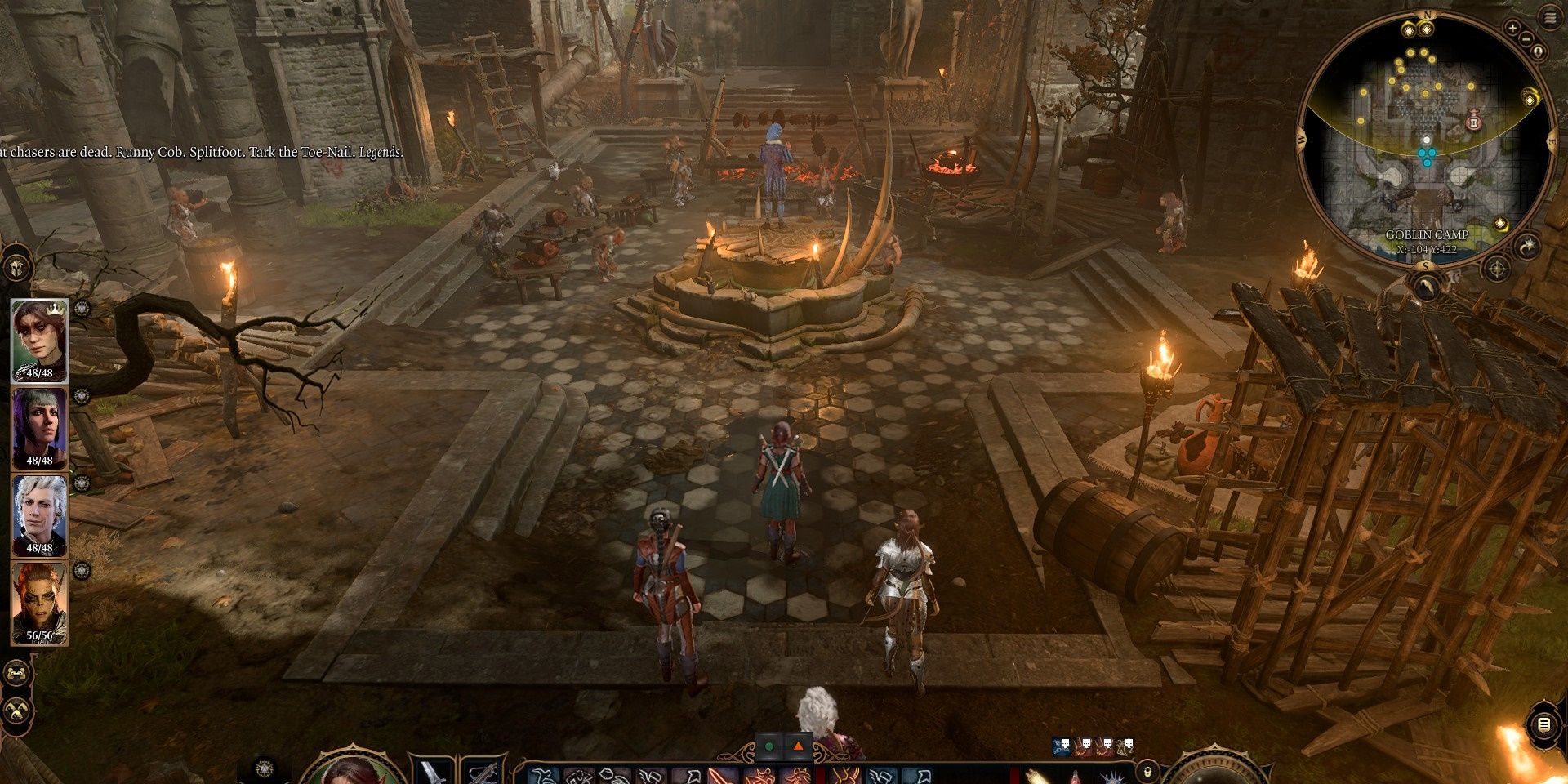Open the helmet icon above the party portraits
Screen dimensions: 1568x784
17,268
